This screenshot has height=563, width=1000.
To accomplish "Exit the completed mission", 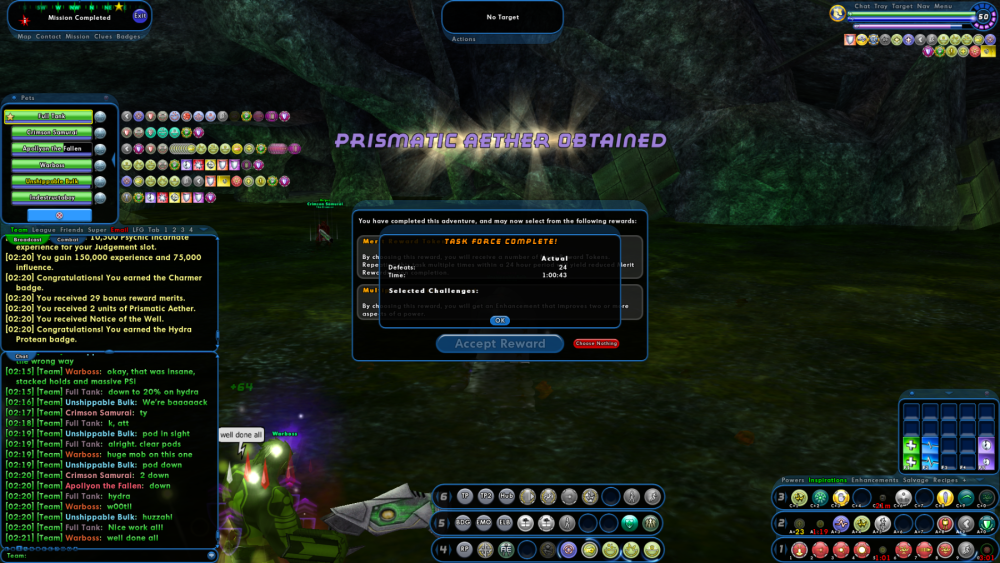I will coord(140,16).
